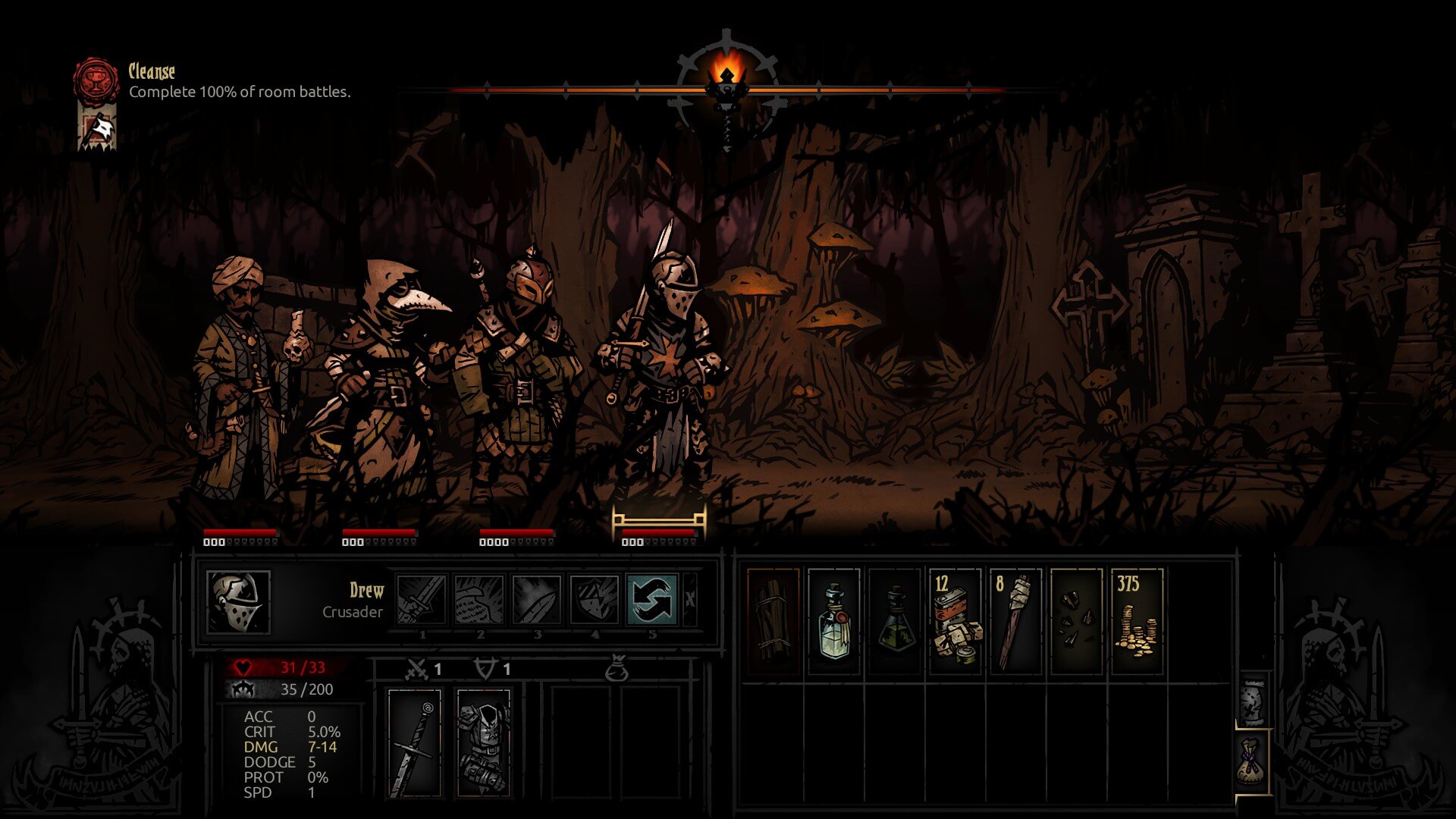
Task: Click the gold pile of 375
Action: (1137, 621)
